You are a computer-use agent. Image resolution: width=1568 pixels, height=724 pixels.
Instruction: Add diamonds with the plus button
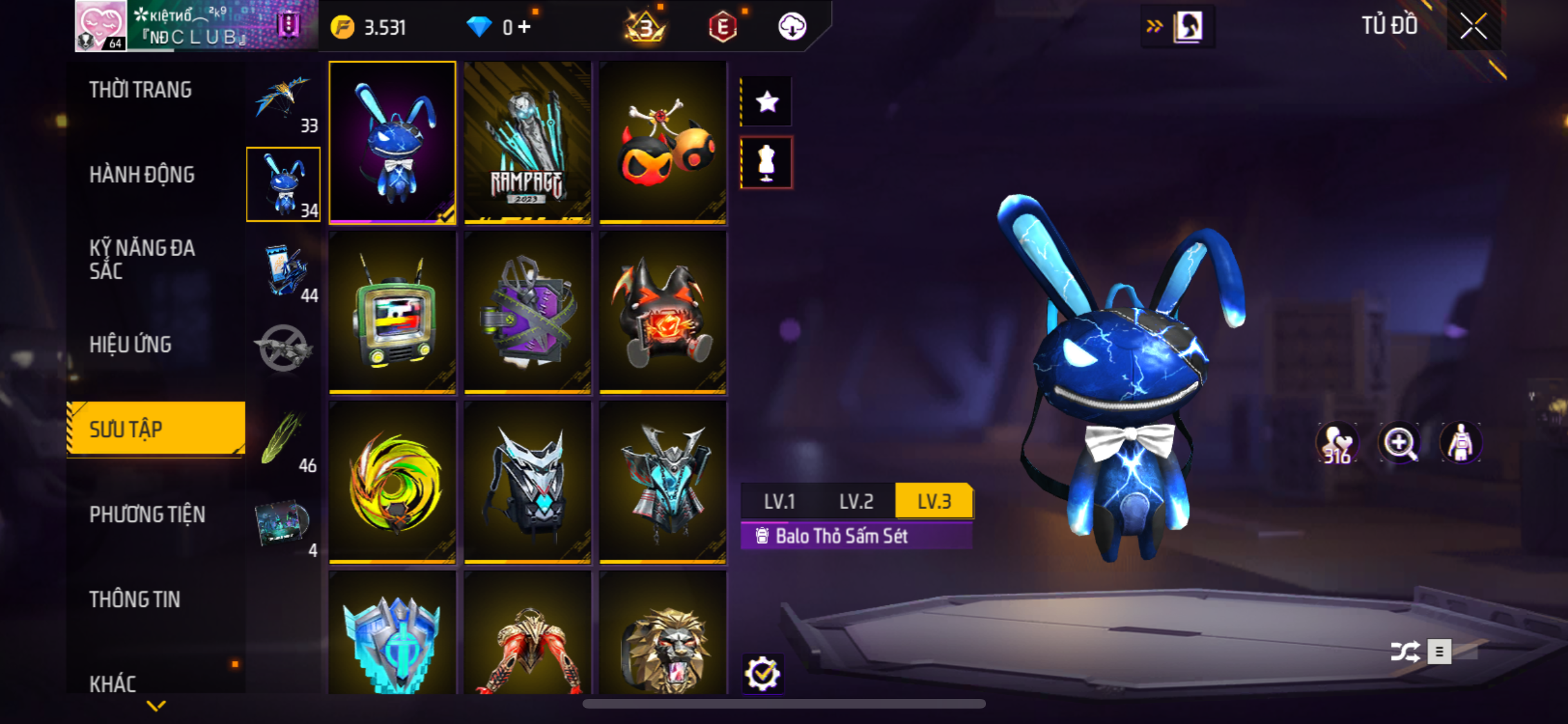525,27
